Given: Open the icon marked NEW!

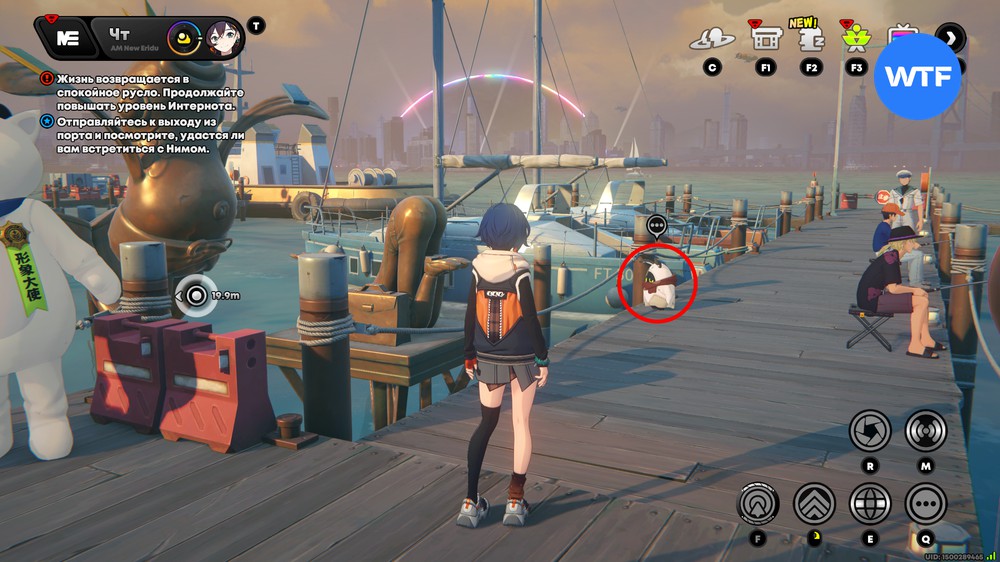Looking at the screenshot, I should click(811, 37).
